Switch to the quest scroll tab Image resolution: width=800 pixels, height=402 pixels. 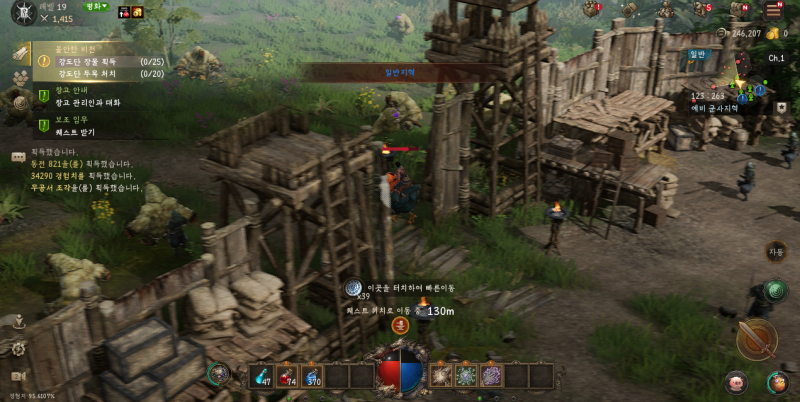(x=19, y=53)
